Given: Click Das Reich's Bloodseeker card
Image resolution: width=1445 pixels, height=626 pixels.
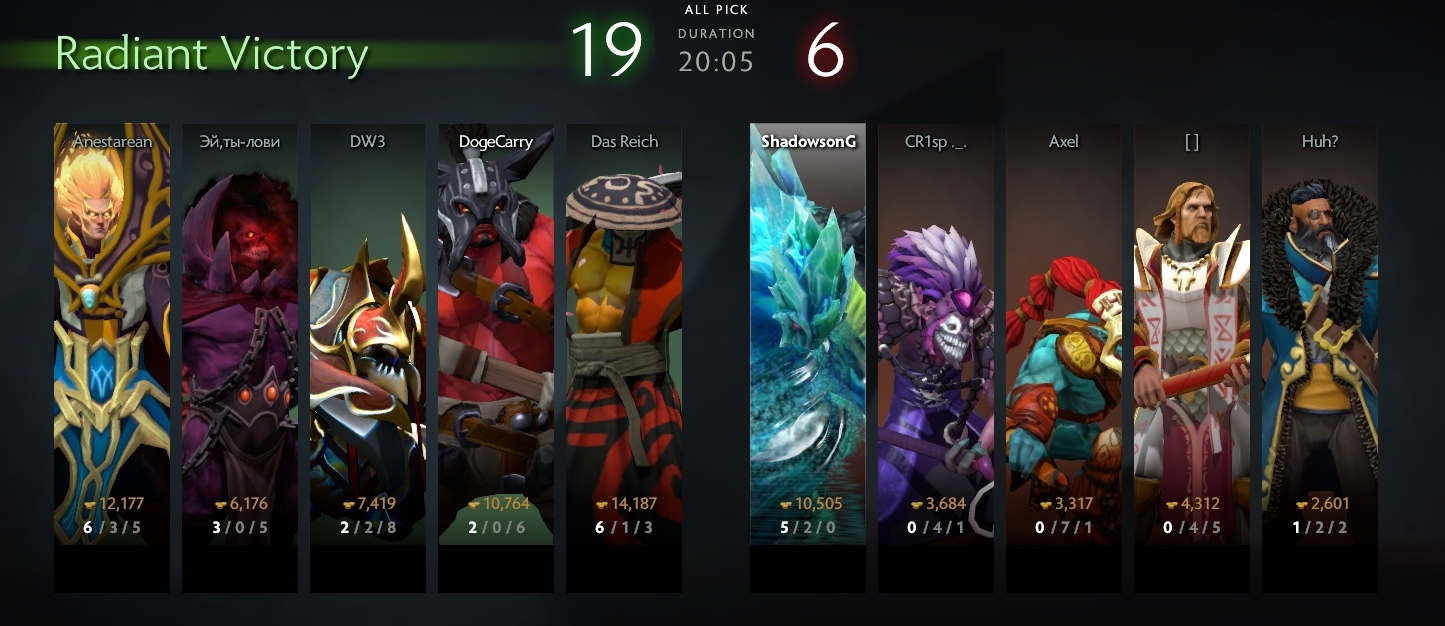Looking at the screenshot, I should 623,335.
